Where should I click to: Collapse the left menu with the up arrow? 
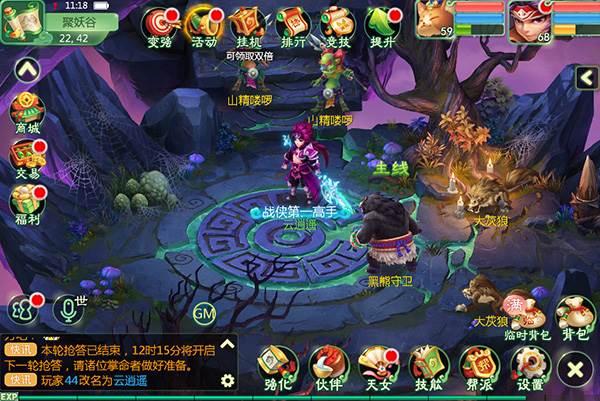pyautogui.click(x=28, y=68)
